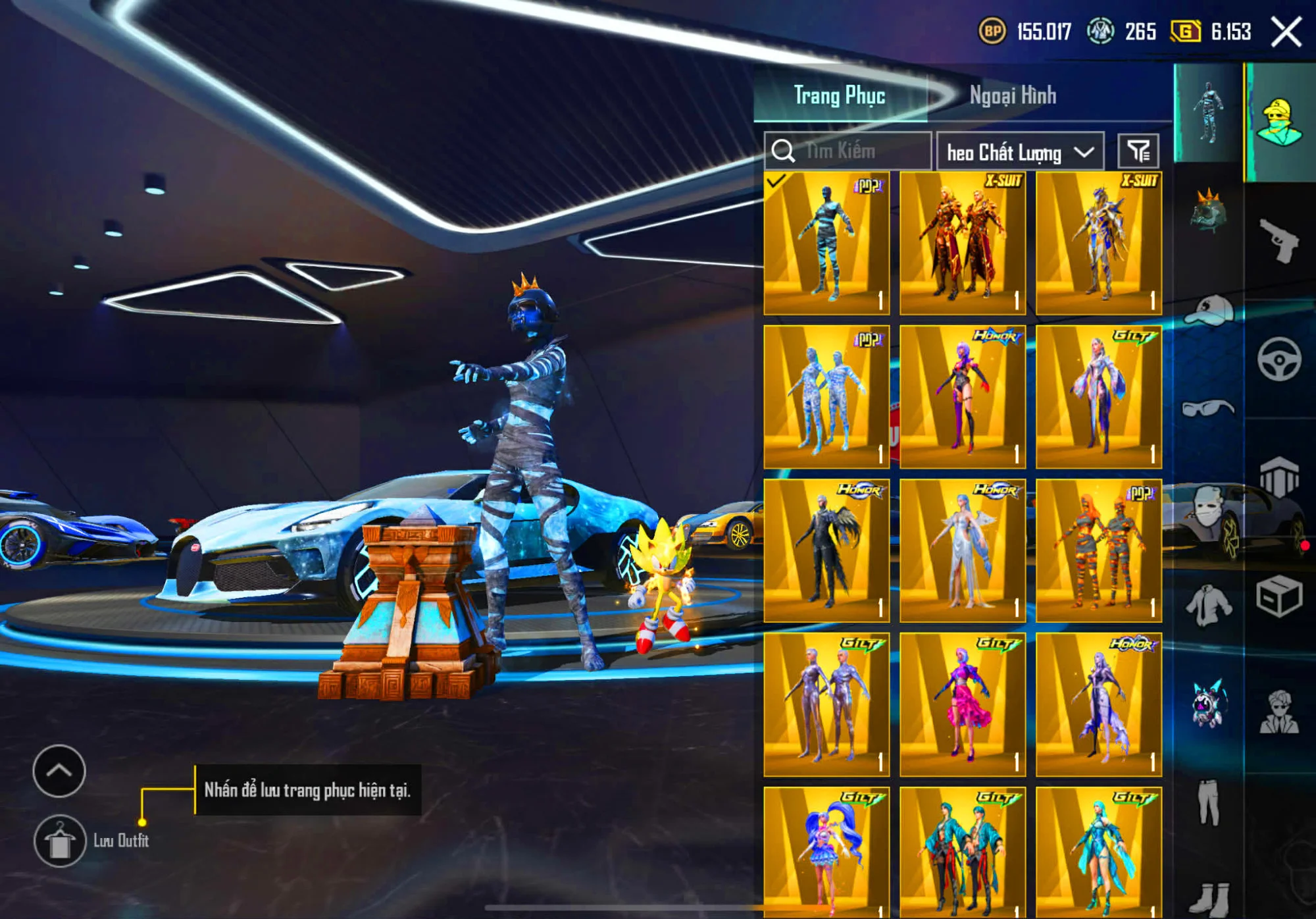Open the Ngoại Hình tab
The image size is (1316, 919).
click(x=1013, y=96)
